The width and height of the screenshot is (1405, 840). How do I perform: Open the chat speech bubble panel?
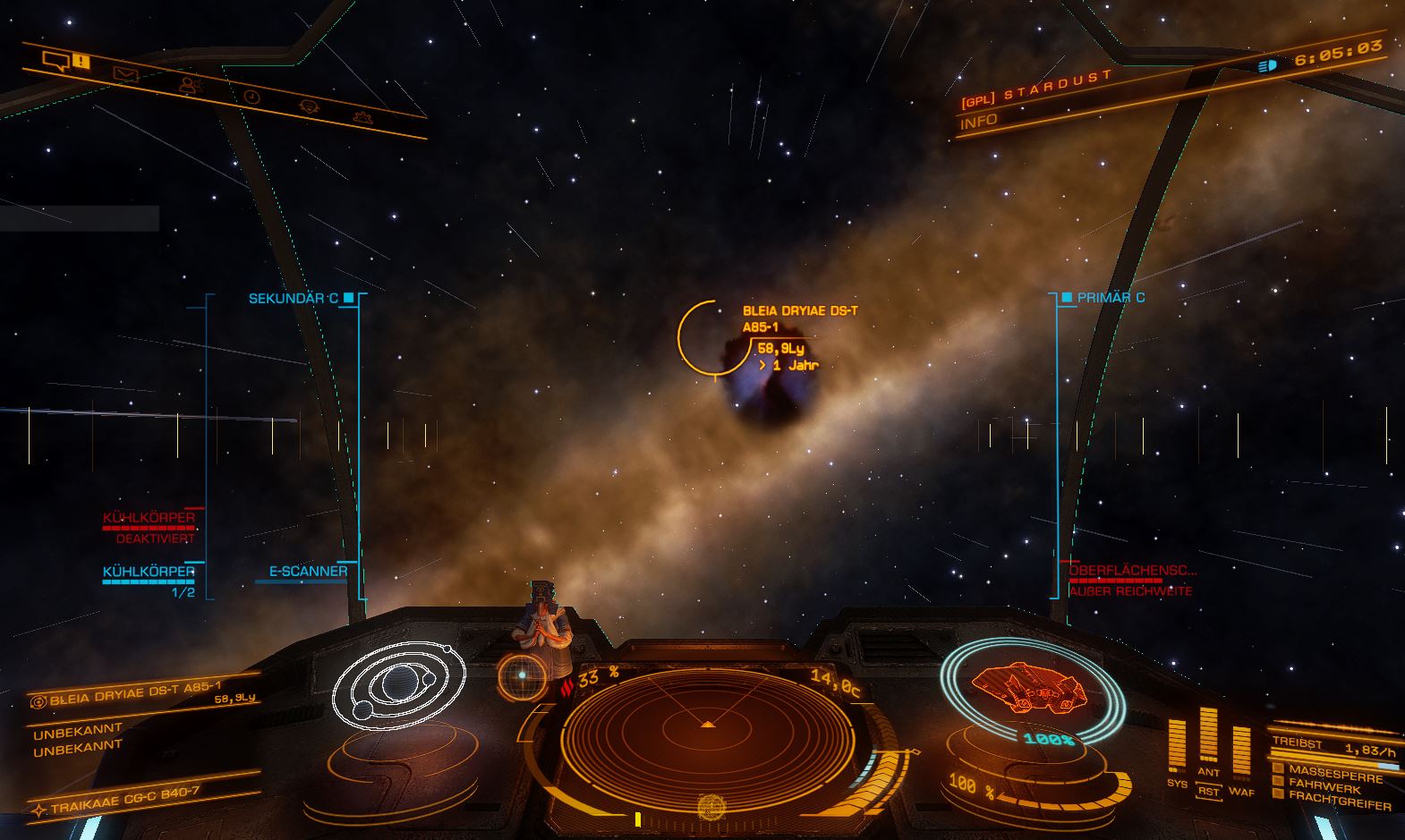point(57,61)
